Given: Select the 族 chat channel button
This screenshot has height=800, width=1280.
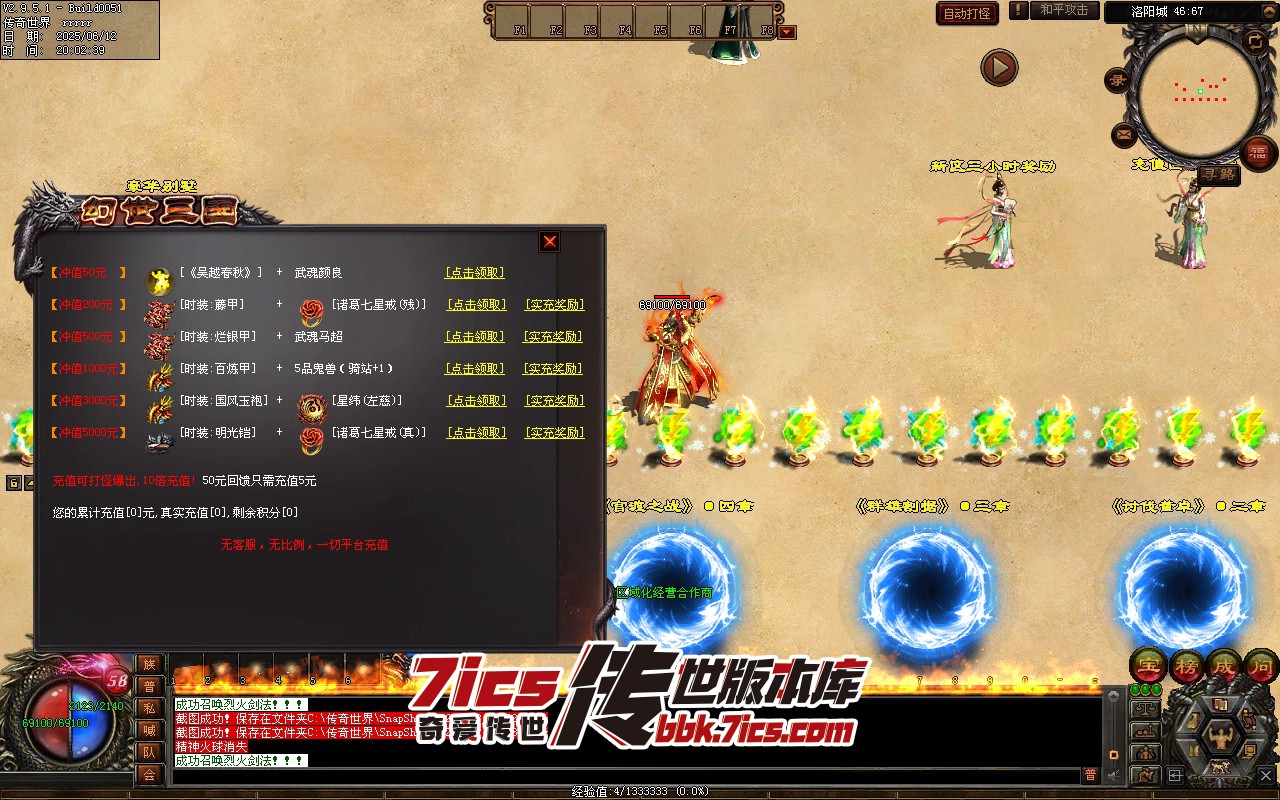Looking at the screenshot, I should (x=149, y=664).
